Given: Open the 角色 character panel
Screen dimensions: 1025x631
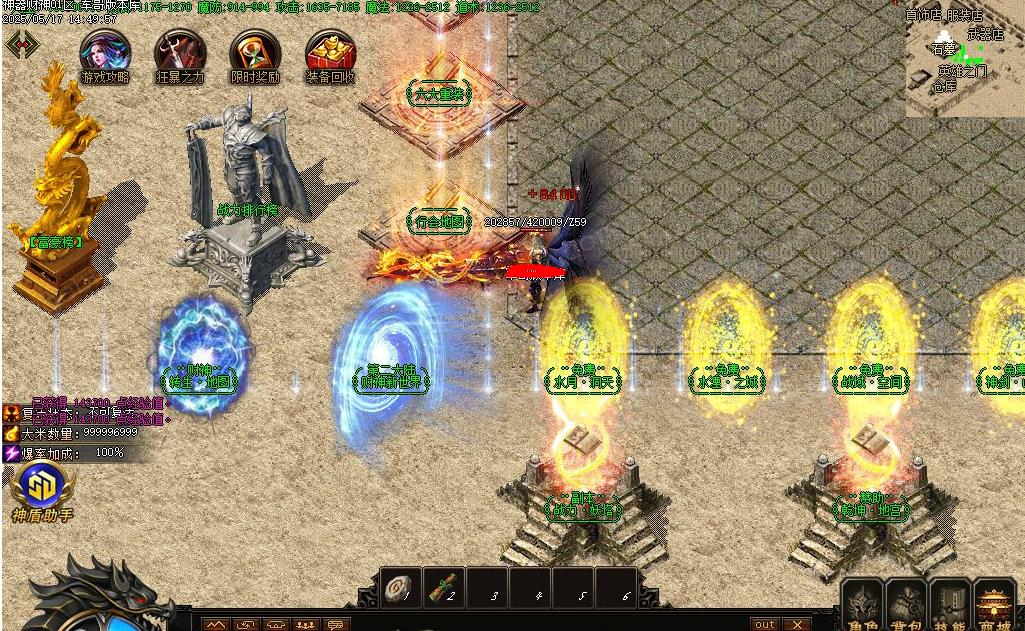Looking at the screenshot, I should tap(863, 605).
